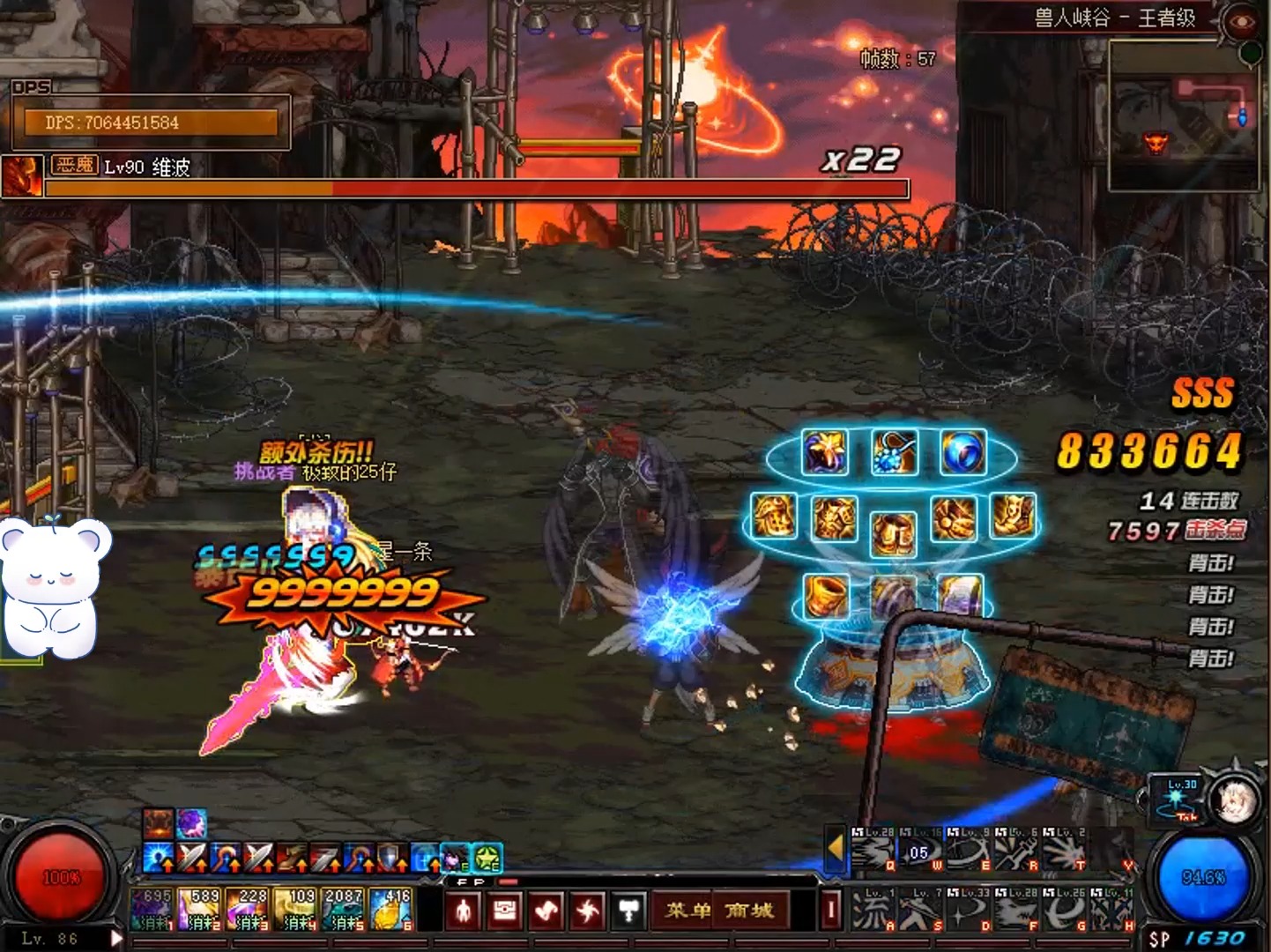1271x952 pixels.
Task: Open the character silhouette menu icon
Action: pyautogui.click(x=464, y=911)
